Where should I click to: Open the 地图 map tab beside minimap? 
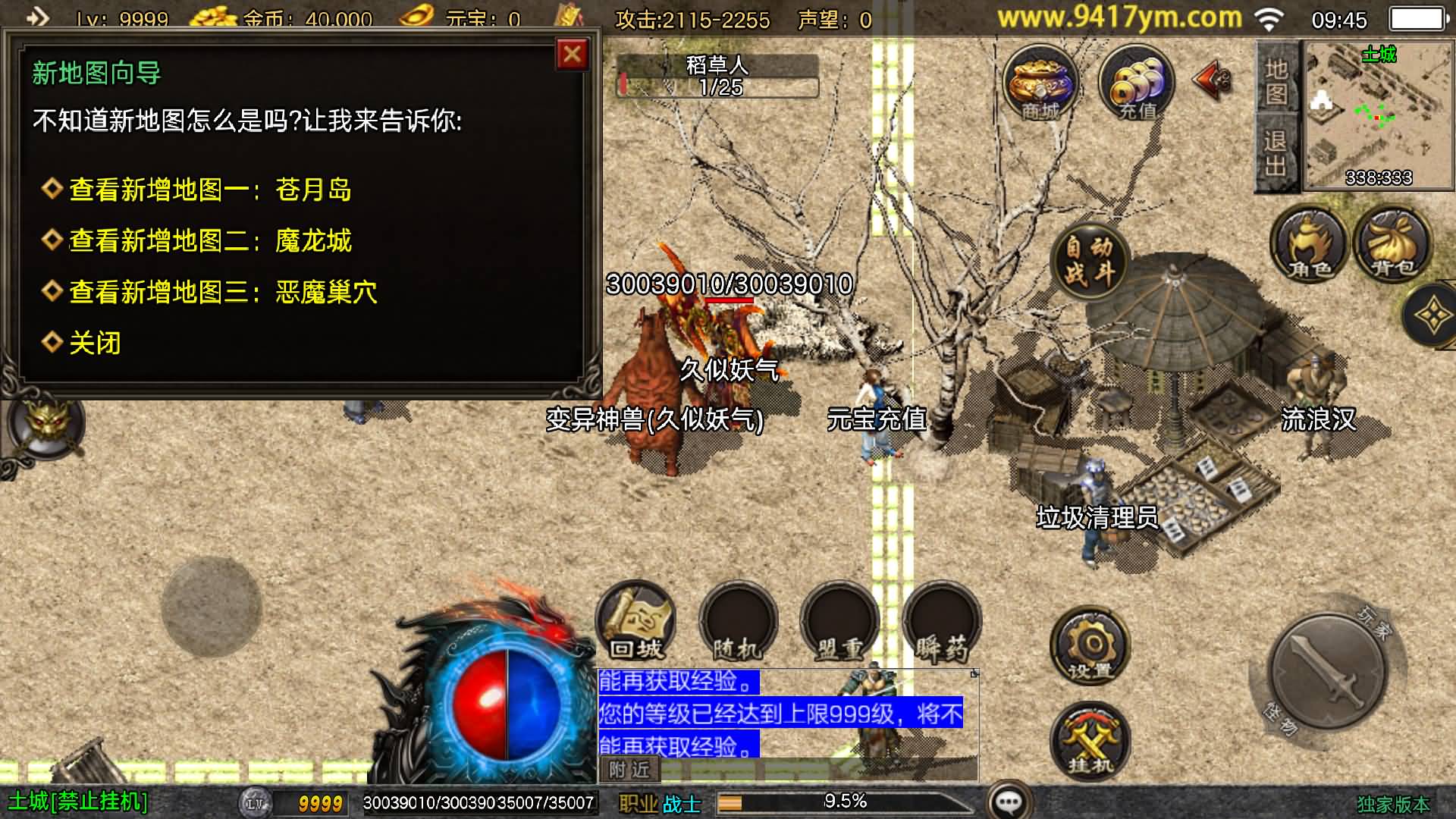click(1276, 83)
